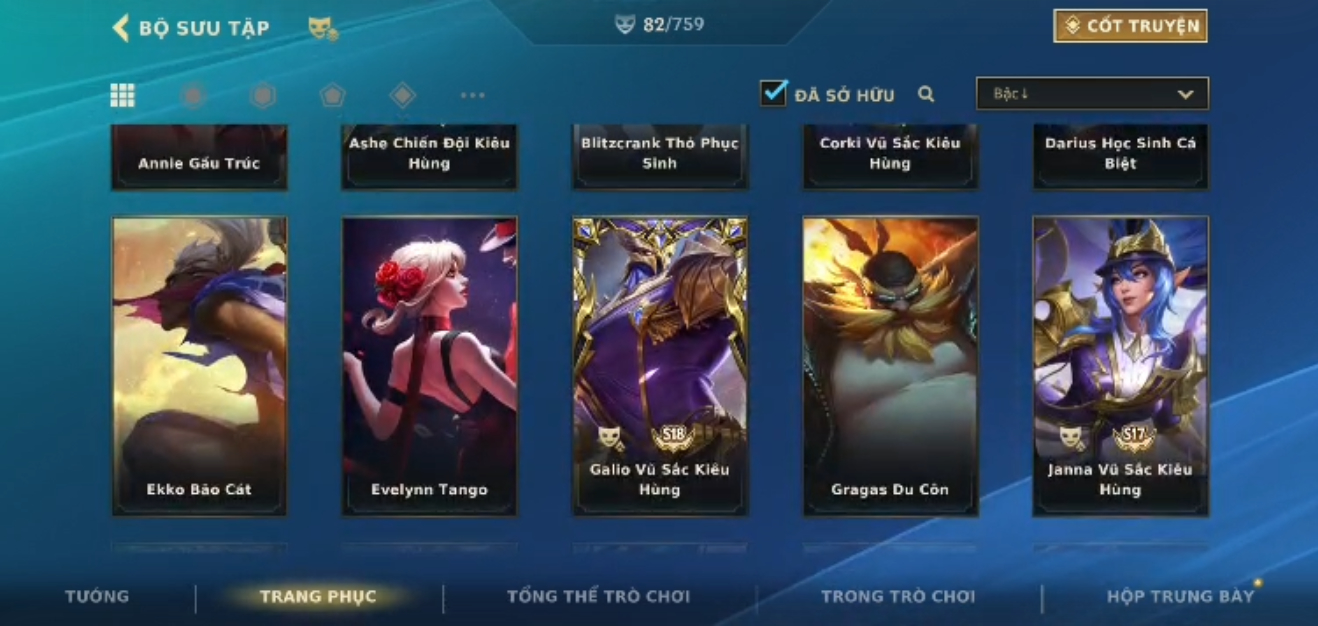1318x626 pixels.
Task: Choose the Evelynn Tango skin card
Action: click(429, 366)
